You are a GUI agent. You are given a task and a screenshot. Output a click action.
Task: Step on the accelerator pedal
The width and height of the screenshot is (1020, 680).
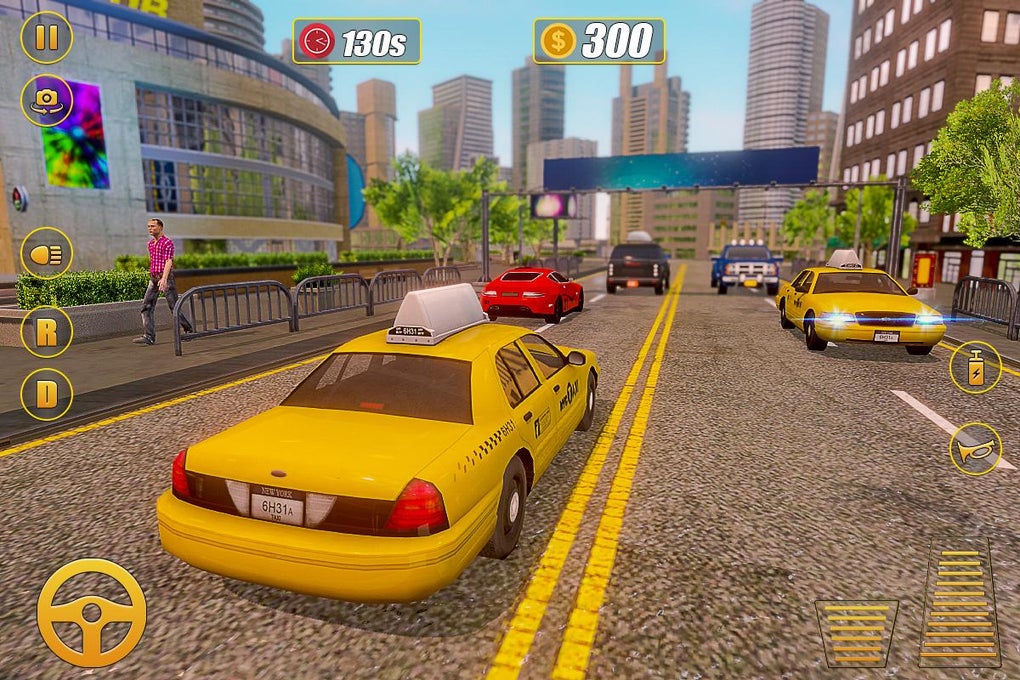tap(959, 603)
